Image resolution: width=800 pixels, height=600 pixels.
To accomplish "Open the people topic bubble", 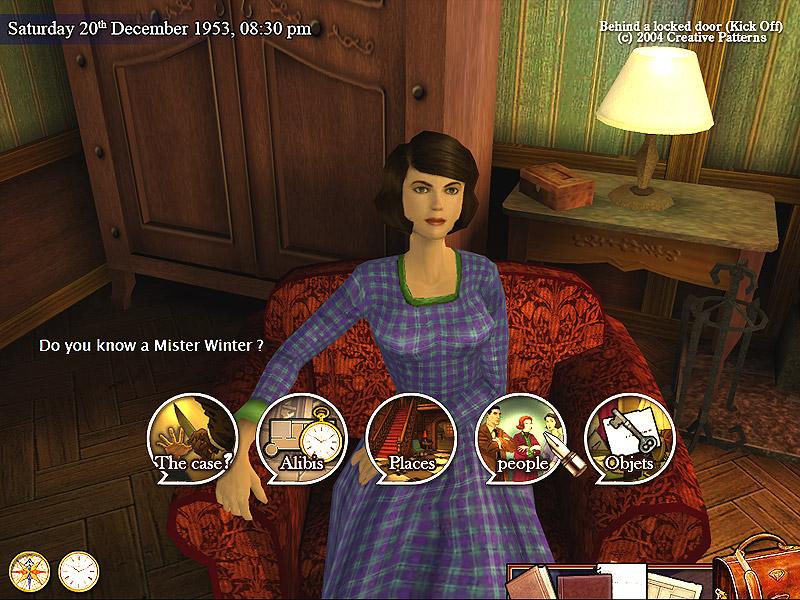I will pyautogui.click(x=519, y=439).
